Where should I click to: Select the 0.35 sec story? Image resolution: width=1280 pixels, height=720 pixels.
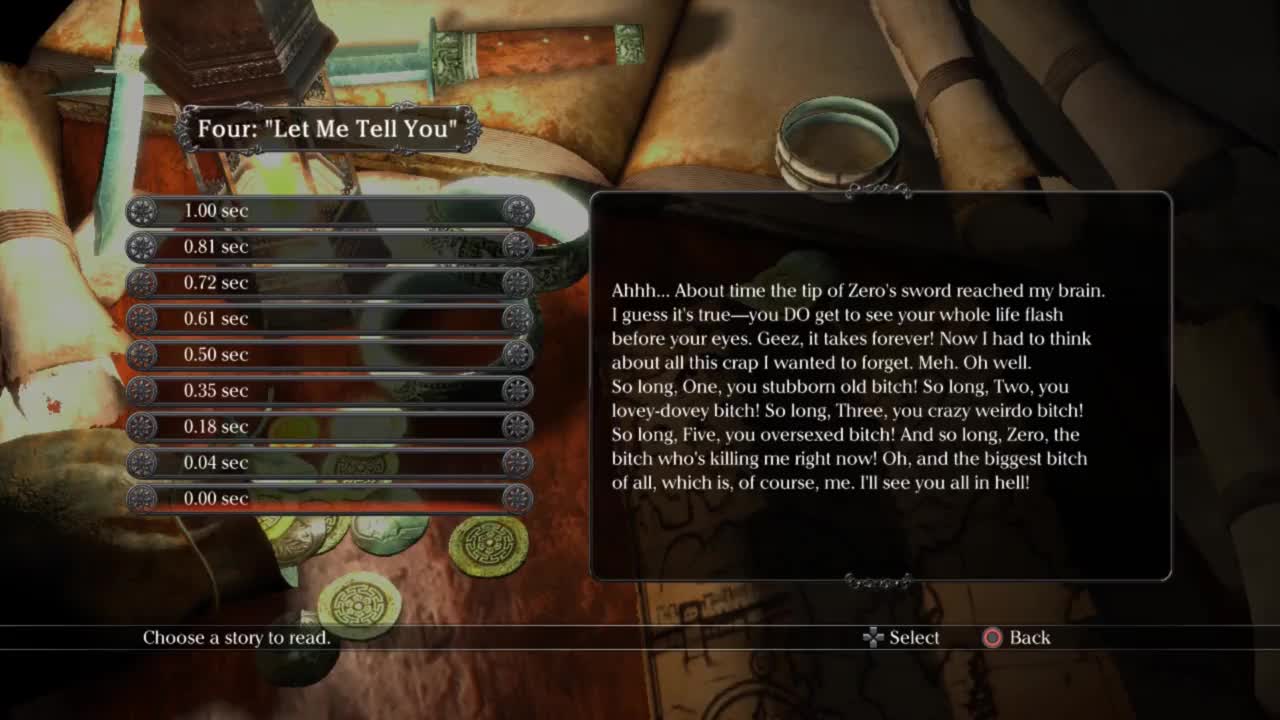(x=329, y=391)
